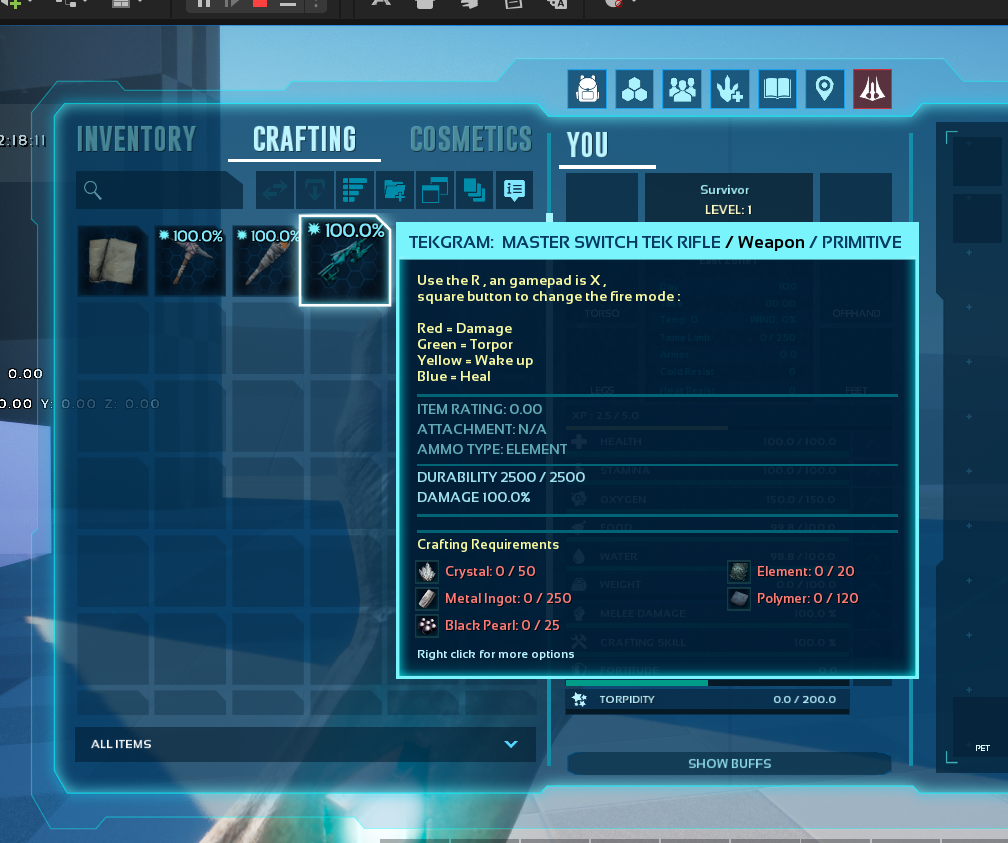Click the inventory search field
The height and width of the screenshot is (843, 1008).
(x=160, y=190)
